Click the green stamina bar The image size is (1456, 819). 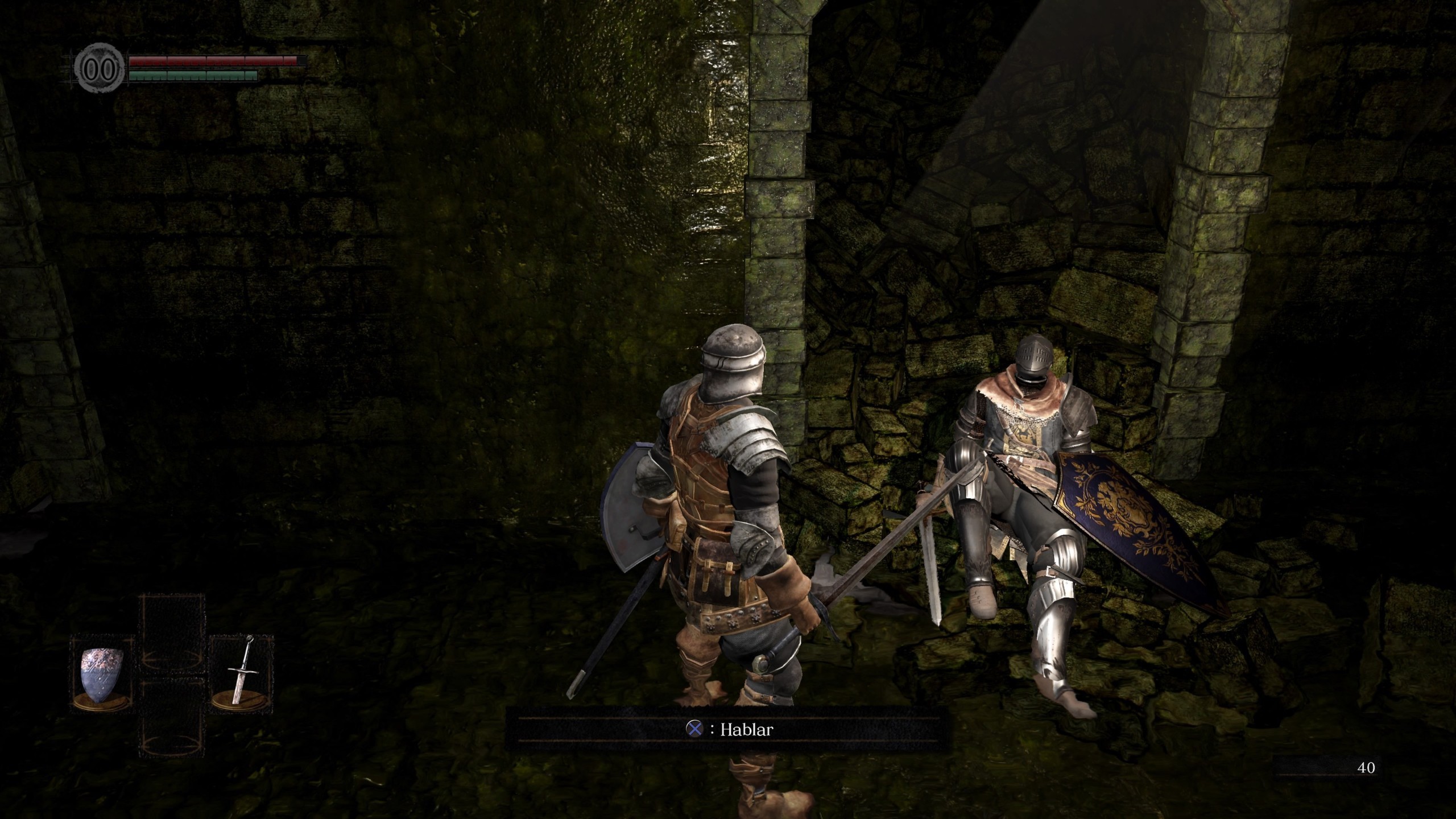pos(193,77)
